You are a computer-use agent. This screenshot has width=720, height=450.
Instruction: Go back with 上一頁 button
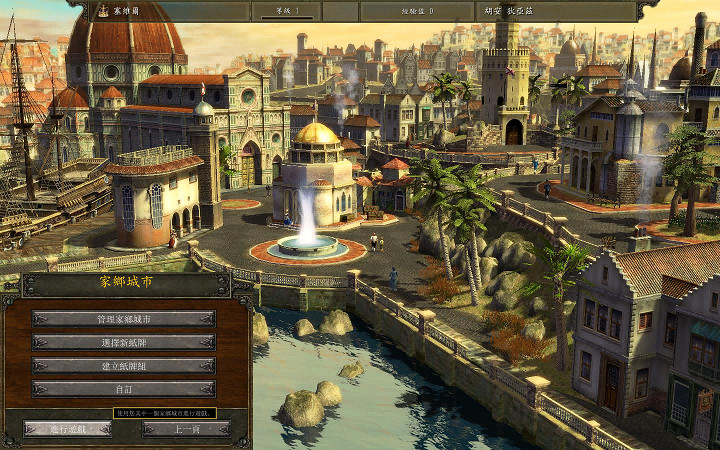185,429
